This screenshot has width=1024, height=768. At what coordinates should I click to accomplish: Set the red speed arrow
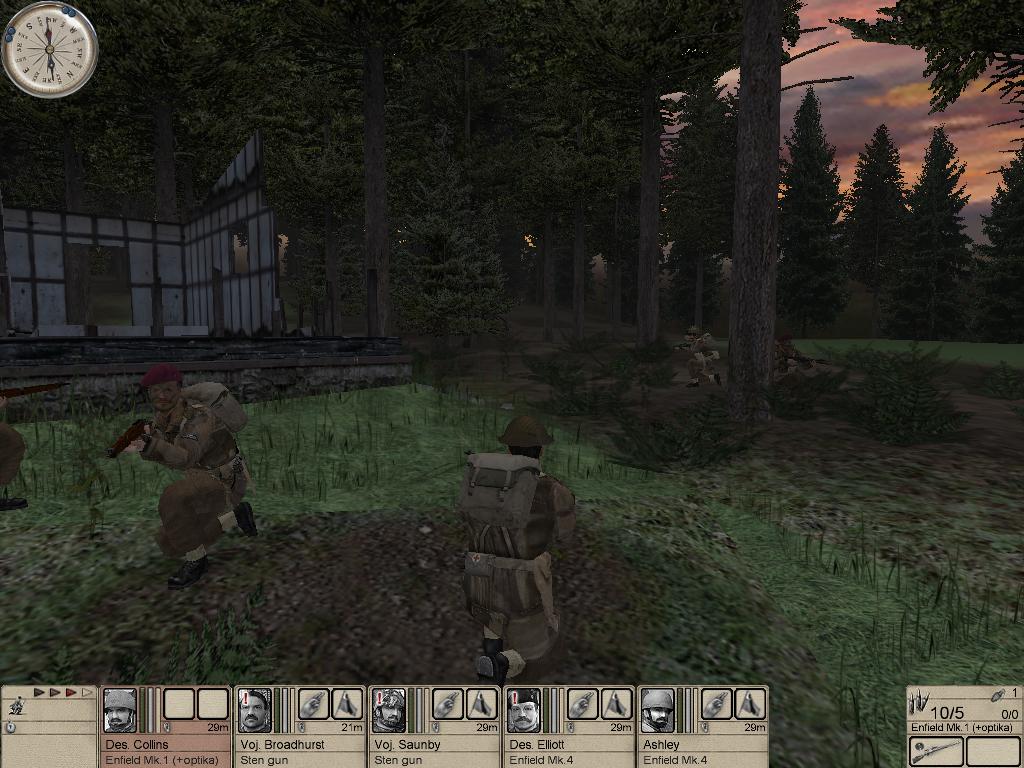coord(71,692)
